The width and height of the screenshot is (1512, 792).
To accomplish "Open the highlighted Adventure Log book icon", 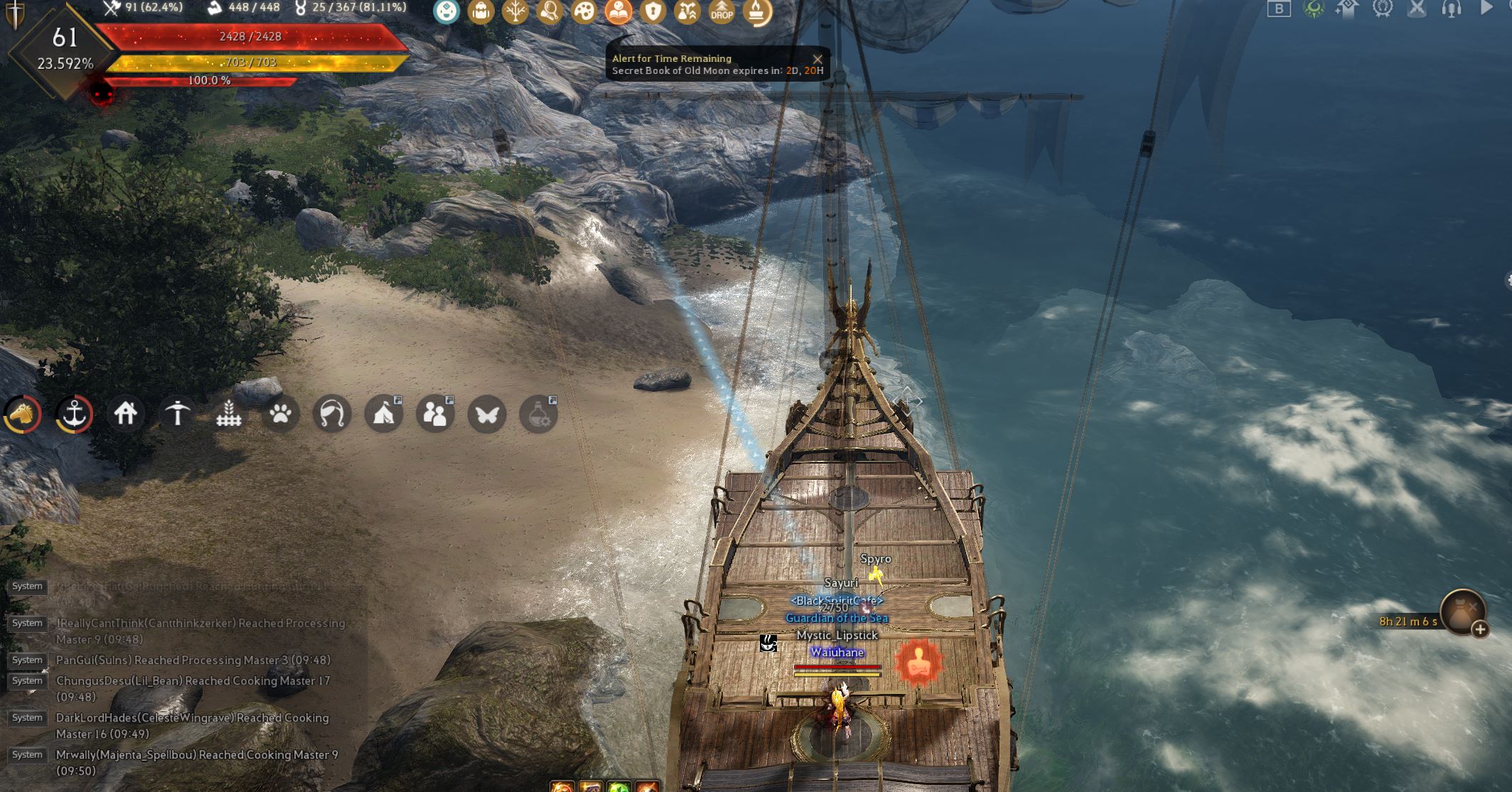I will pyautogui.click(x=617, y=12).
